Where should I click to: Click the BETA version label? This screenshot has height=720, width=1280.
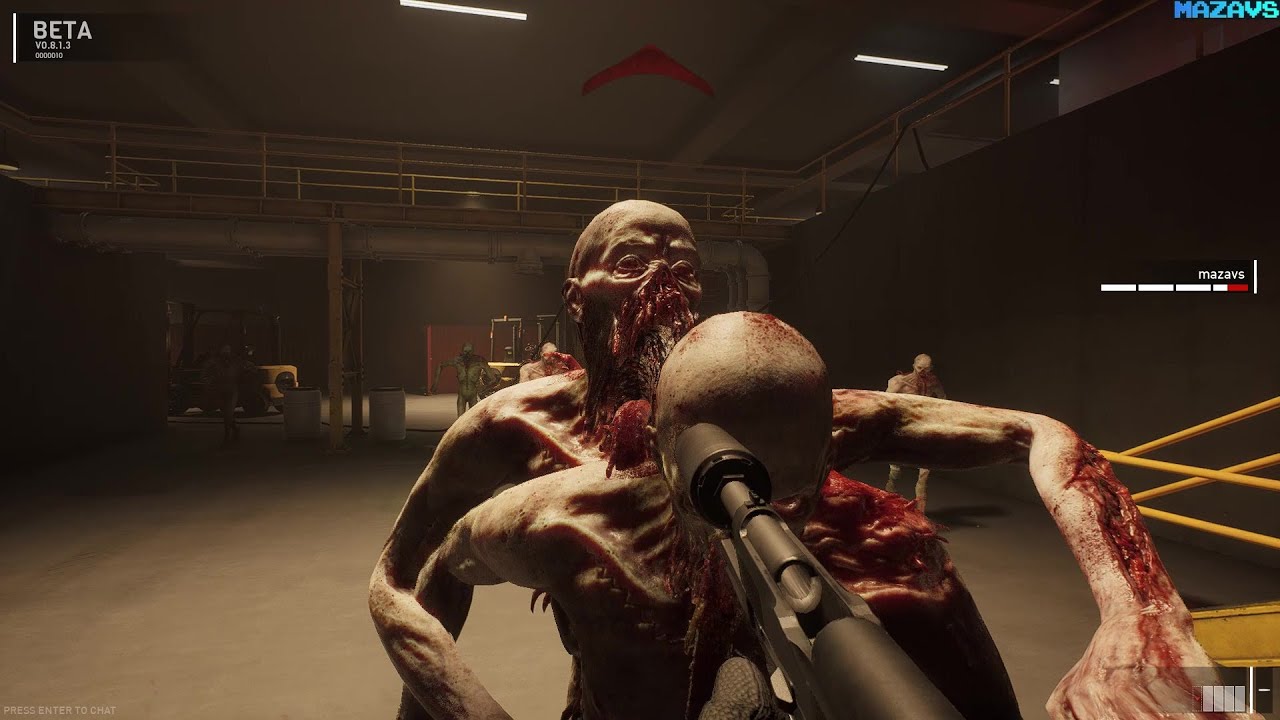62,31
